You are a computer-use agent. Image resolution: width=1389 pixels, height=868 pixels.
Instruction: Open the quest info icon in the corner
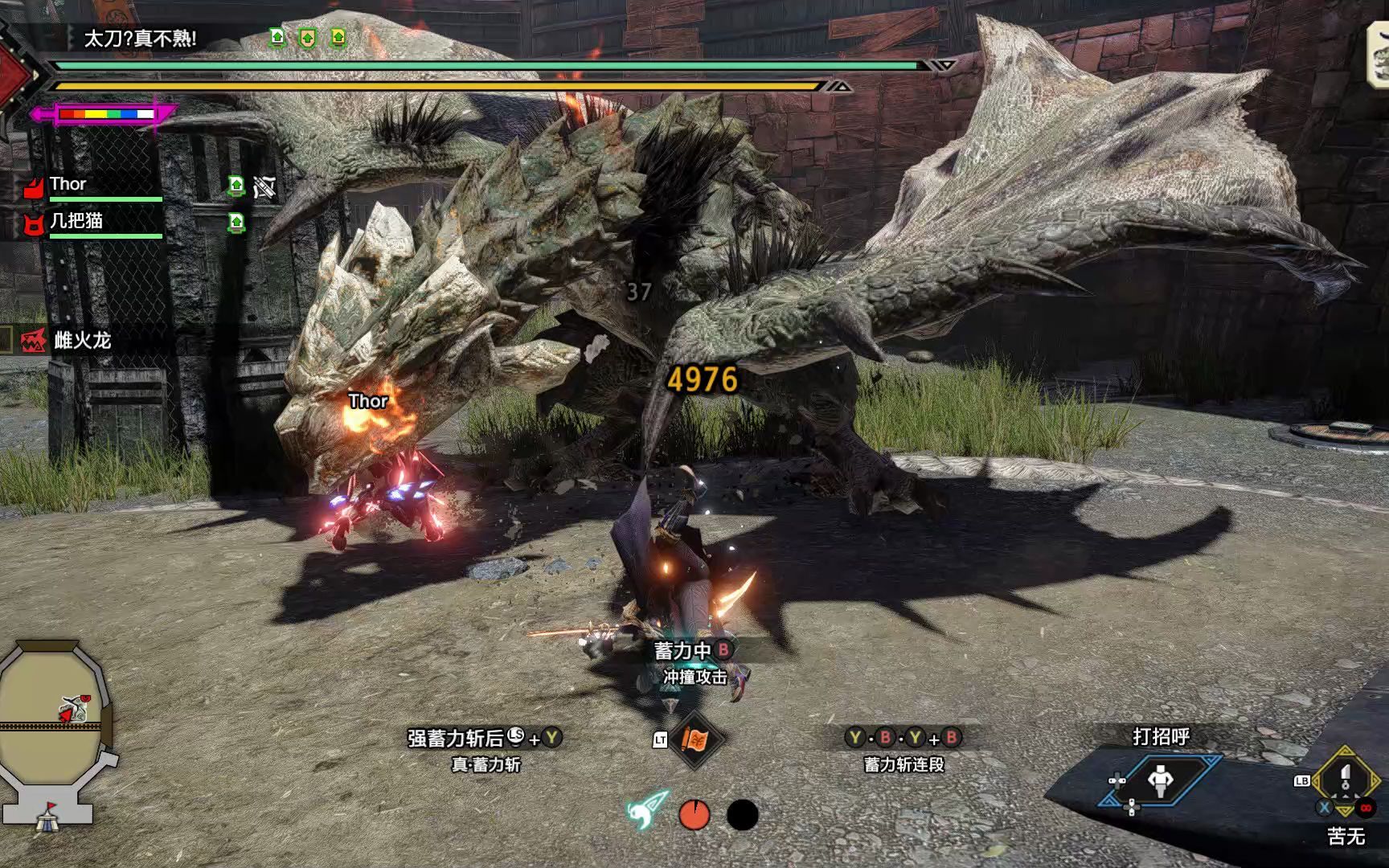[1378, 55]
